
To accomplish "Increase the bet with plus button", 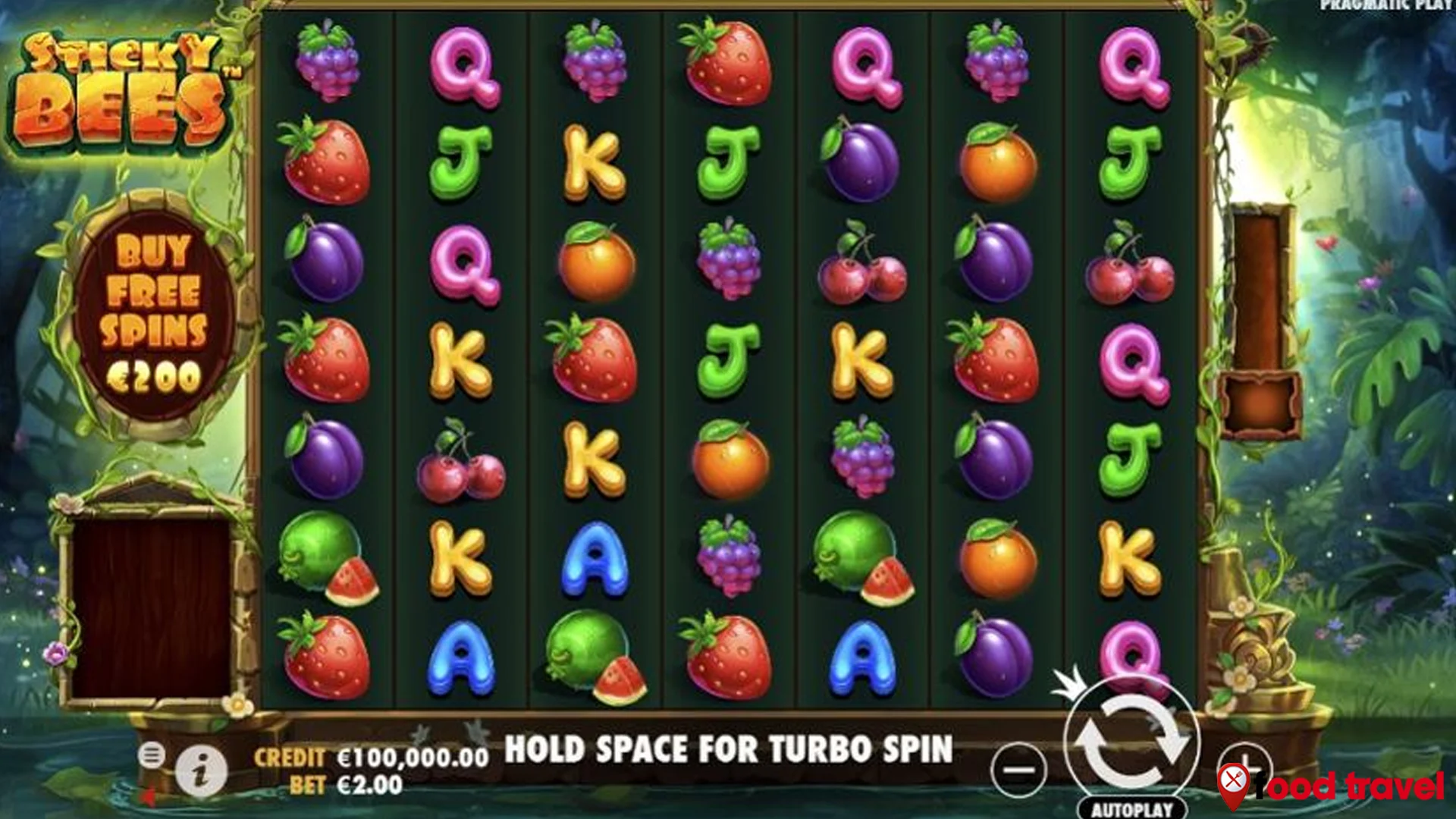I will pyautogui.click(x=1244, y=762).
